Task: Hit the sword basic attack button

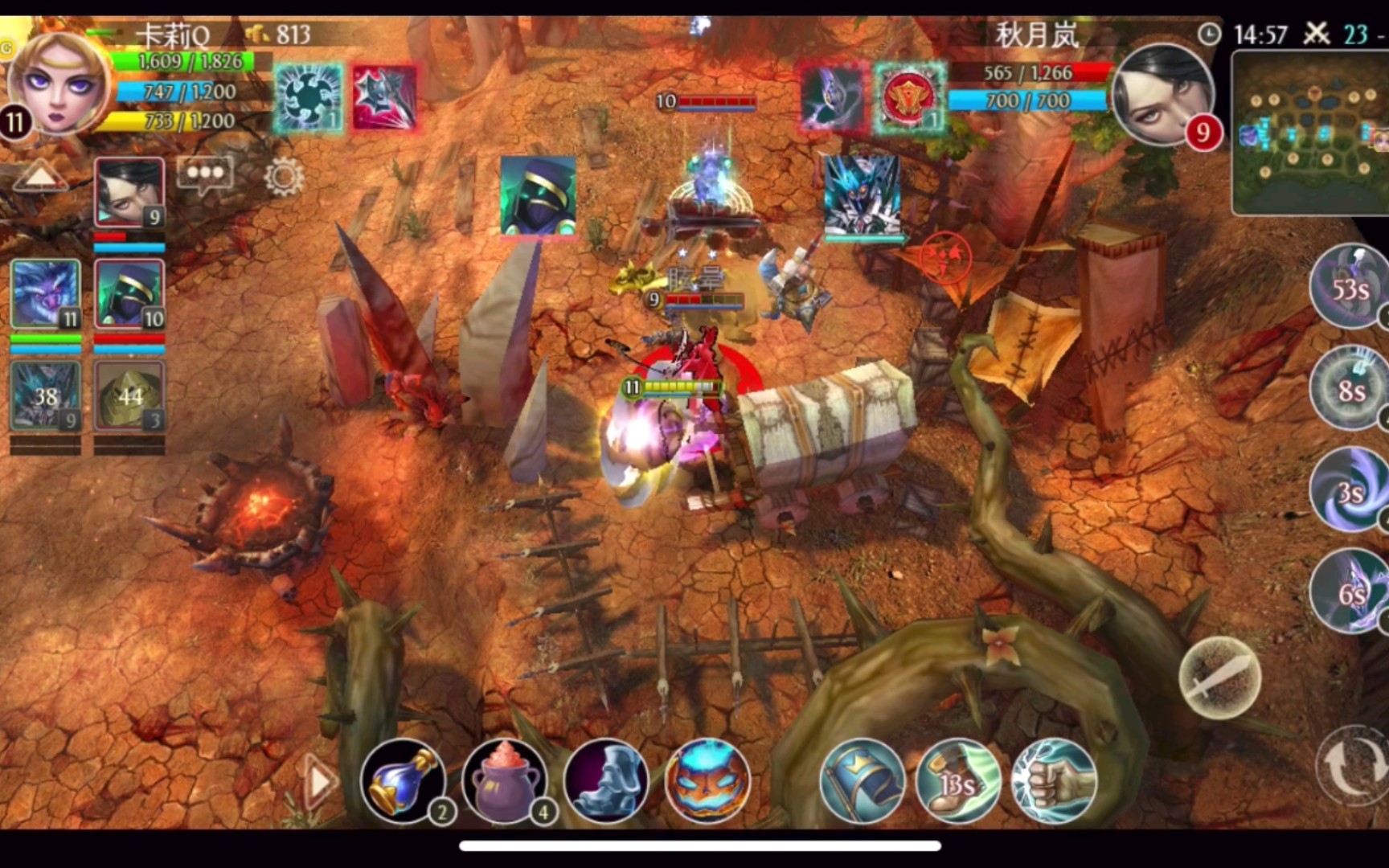Action: pyautogui.click(x=1219, y=677)
